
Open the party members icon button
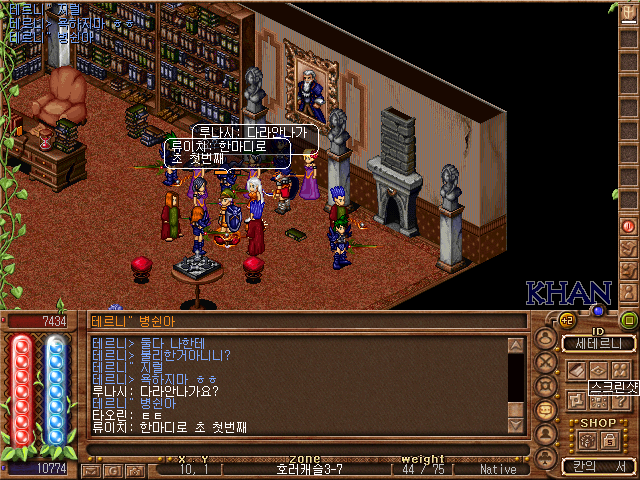pyautogui.click(x=620, y=370)
